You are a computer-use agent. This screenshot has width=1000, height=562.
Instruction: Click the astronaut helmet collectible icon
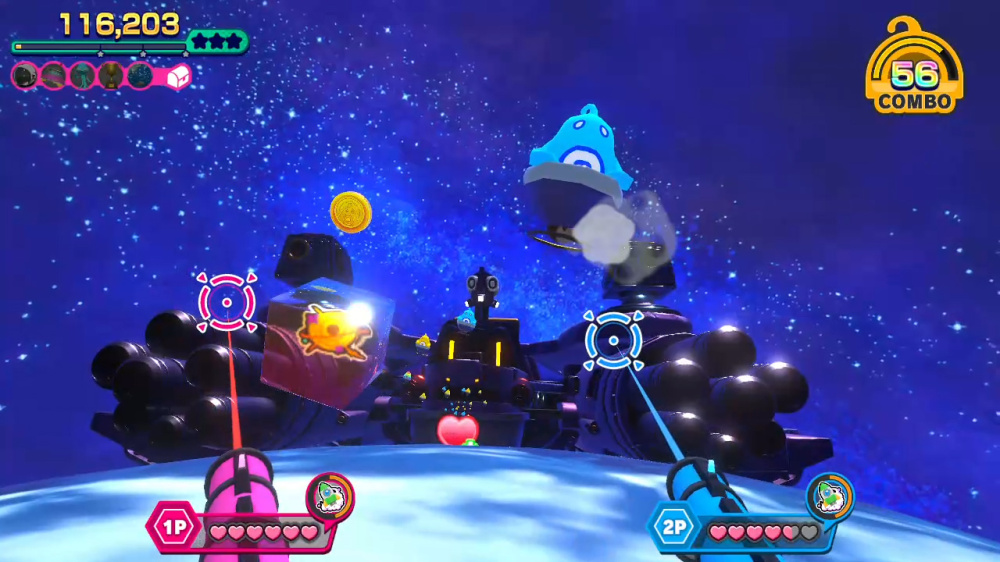click(25, 75)
